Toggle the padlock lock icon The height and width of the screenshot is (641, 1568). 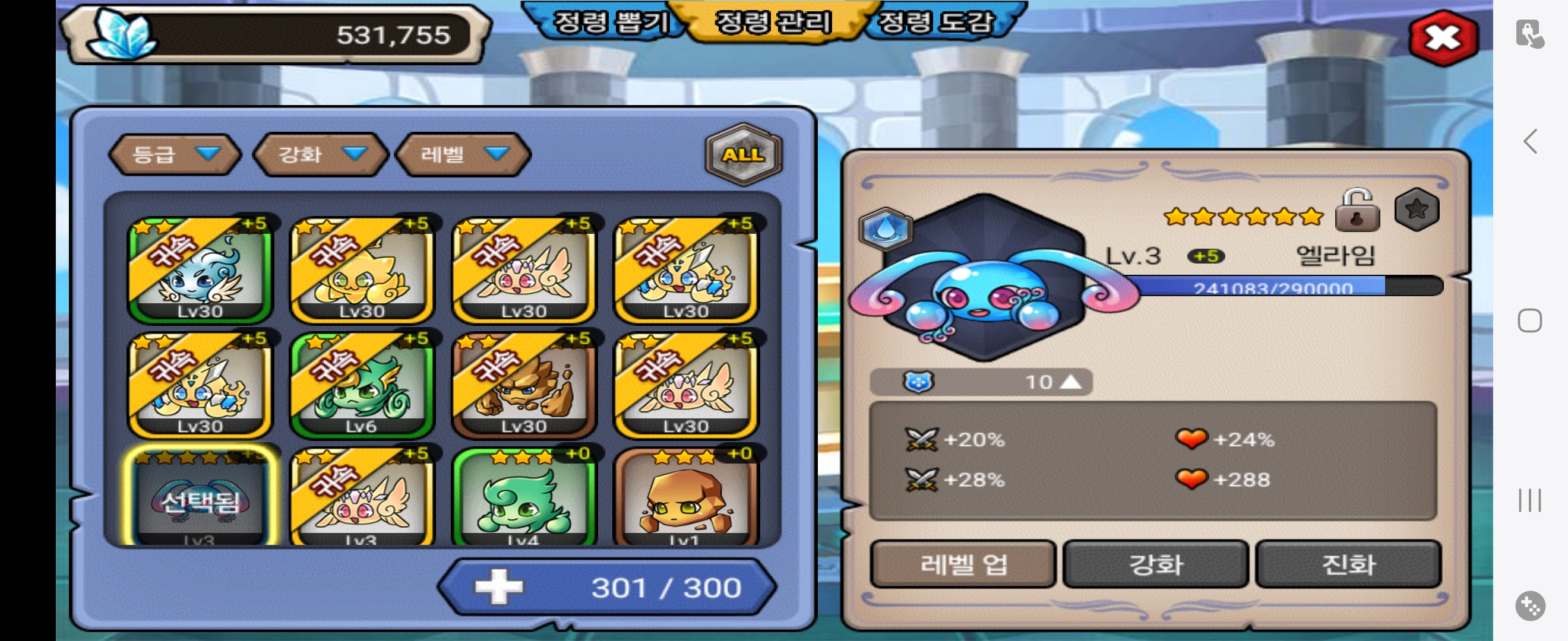point(1357,211)
